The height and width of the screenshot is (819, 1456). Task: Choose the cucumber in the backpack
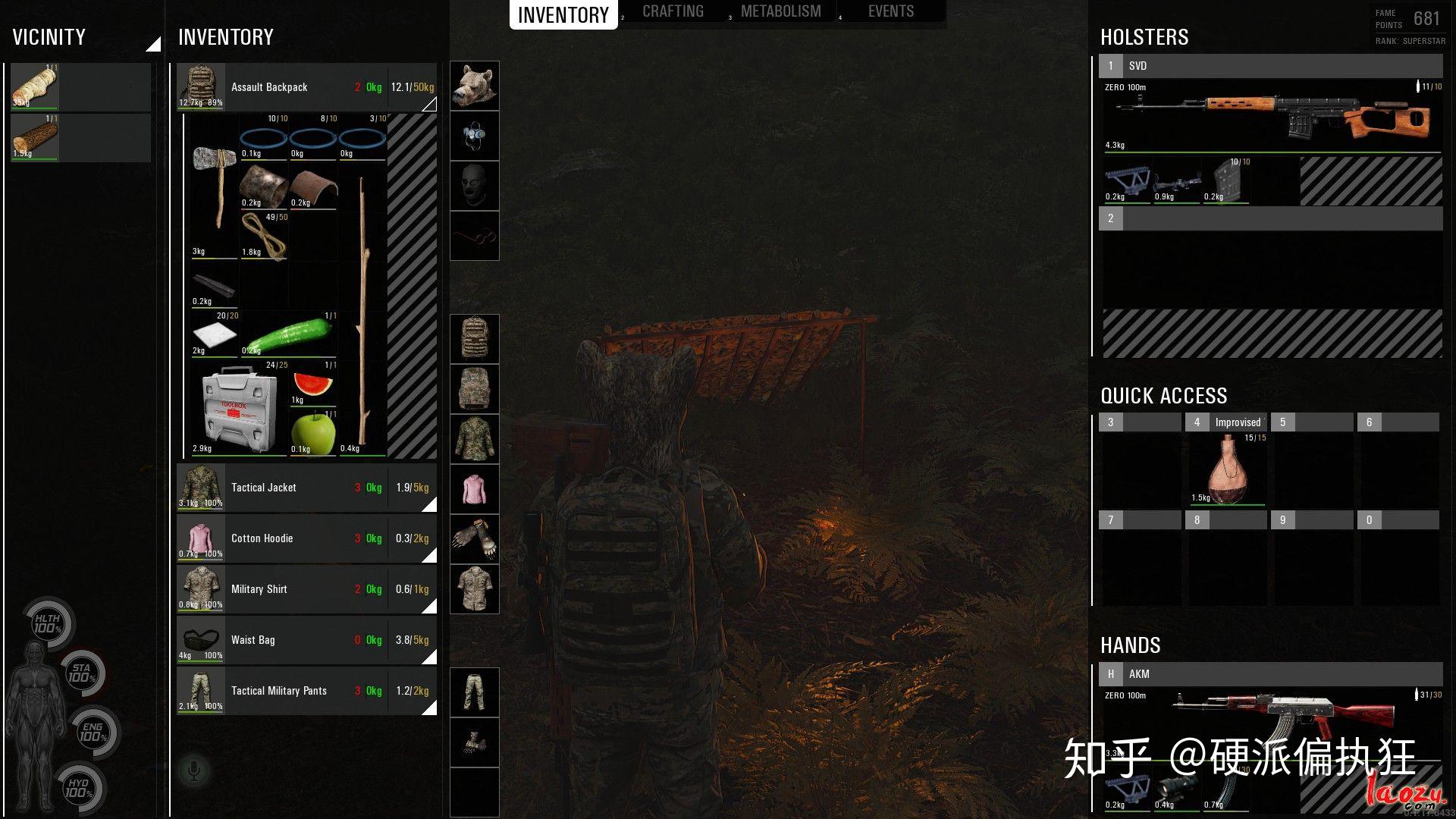click(289, 334)
